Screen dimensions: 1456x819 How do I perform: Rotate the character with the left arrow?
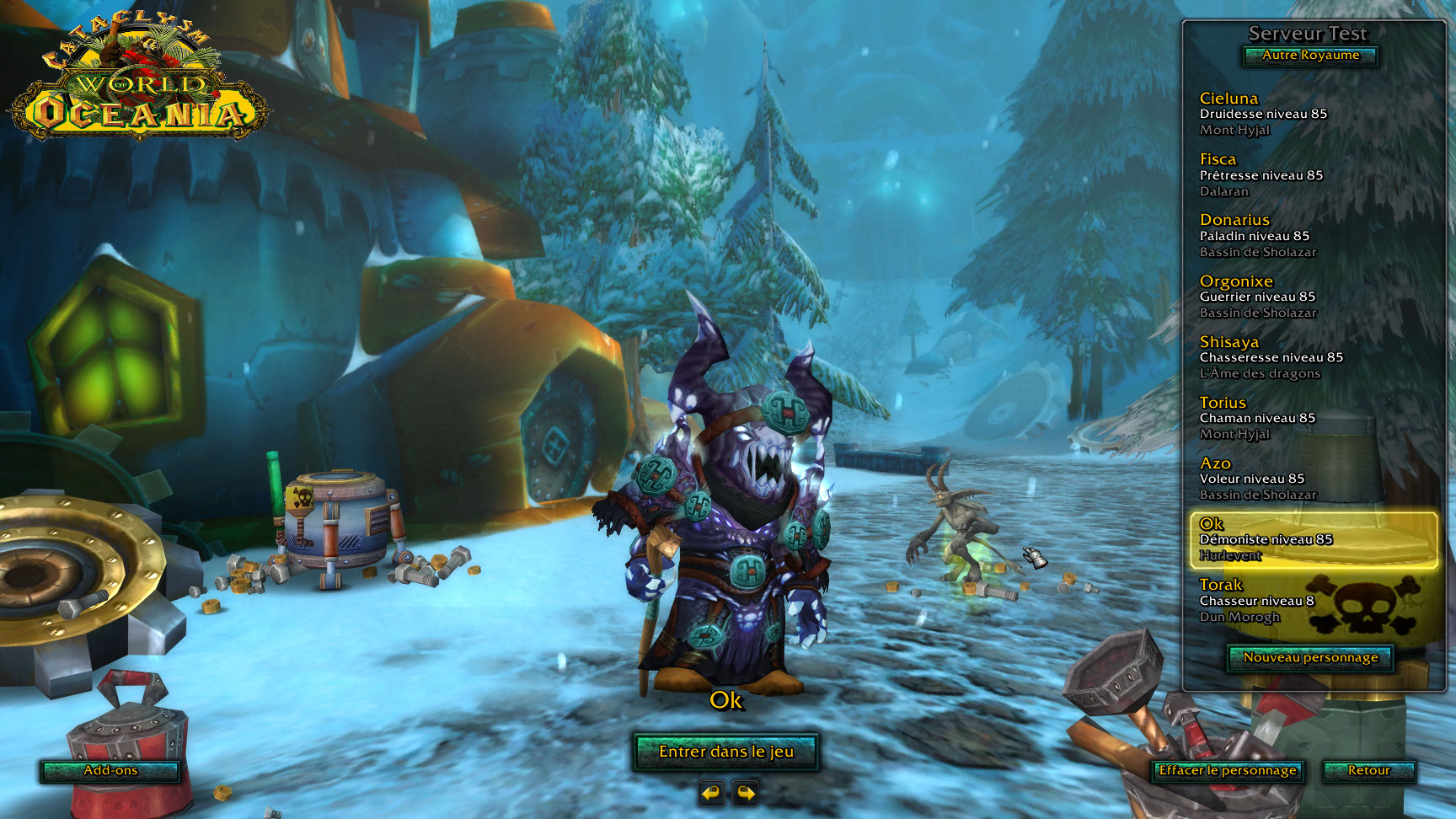point(712,793)
